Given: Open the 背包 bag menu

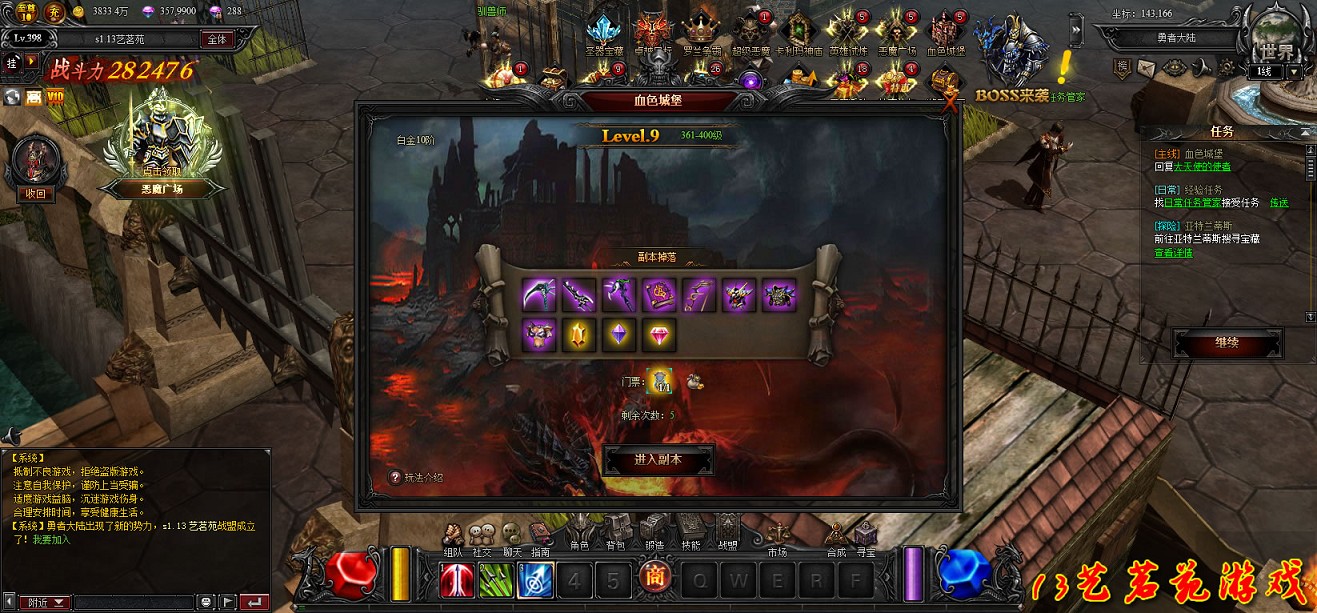Looking at the screenshot, I should pyautogui.click(x=616, y=532).
